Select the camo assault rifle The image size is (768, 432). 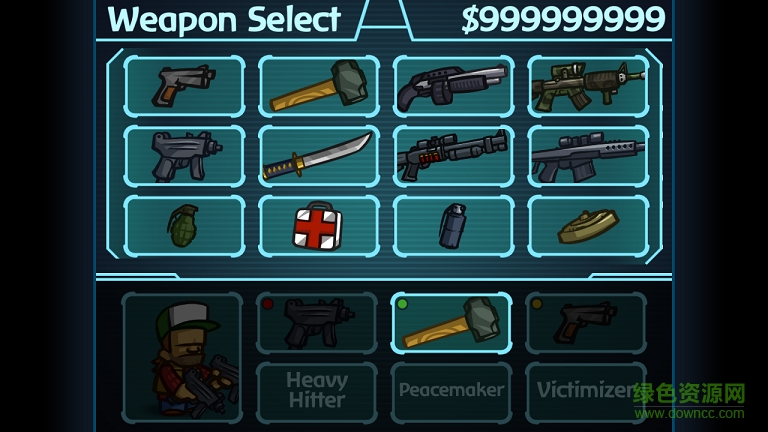coord(588,86)
